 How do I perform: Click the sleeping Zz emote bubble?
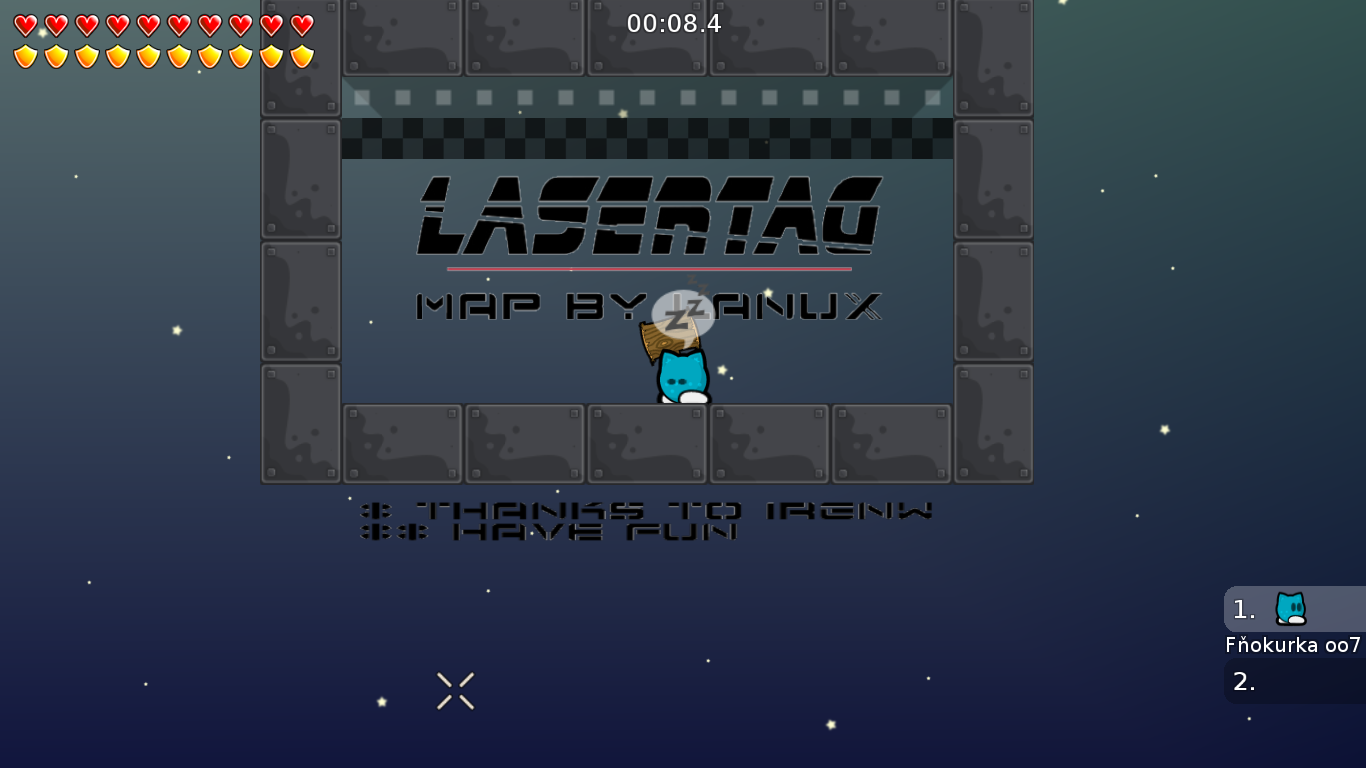684,312
